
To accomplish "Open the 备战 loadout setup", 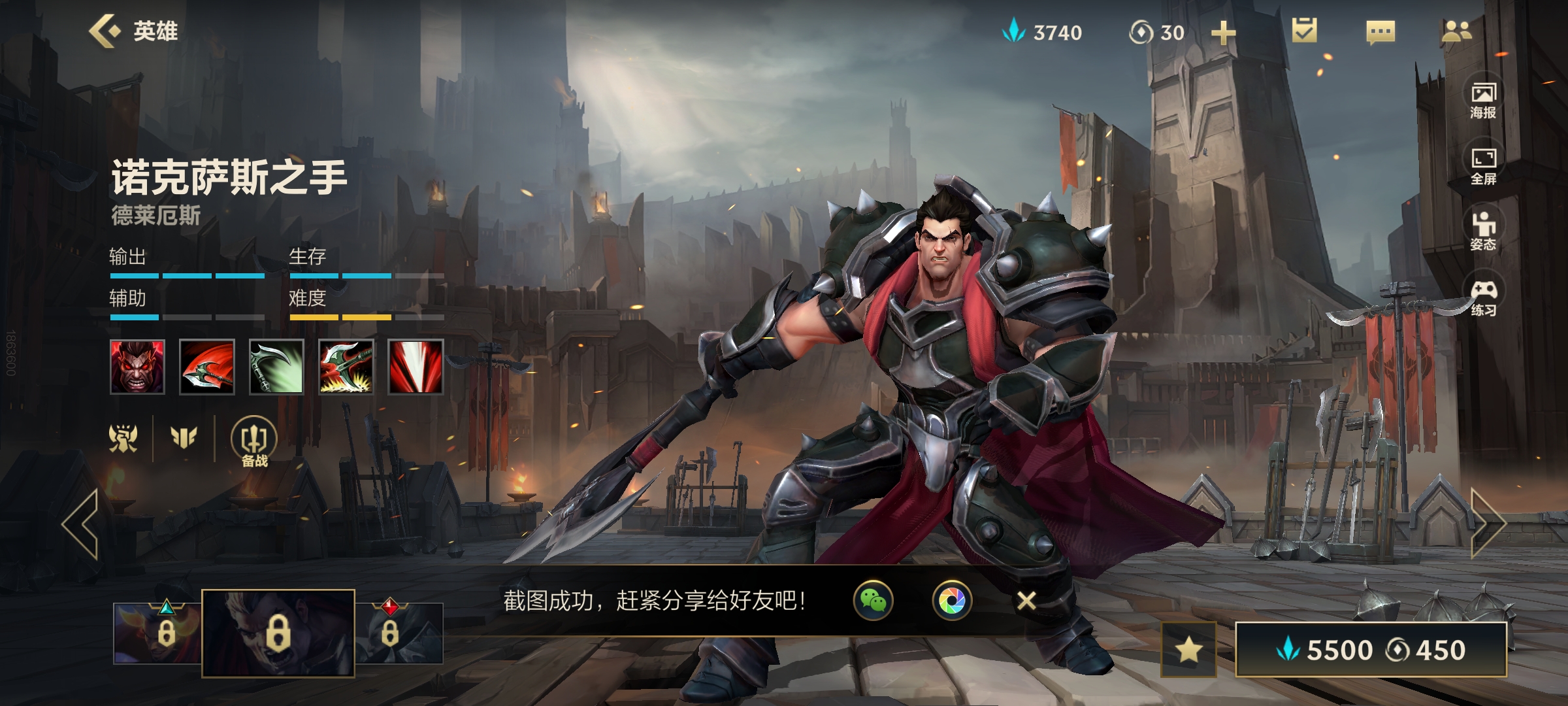I will (x=254, y=442).
